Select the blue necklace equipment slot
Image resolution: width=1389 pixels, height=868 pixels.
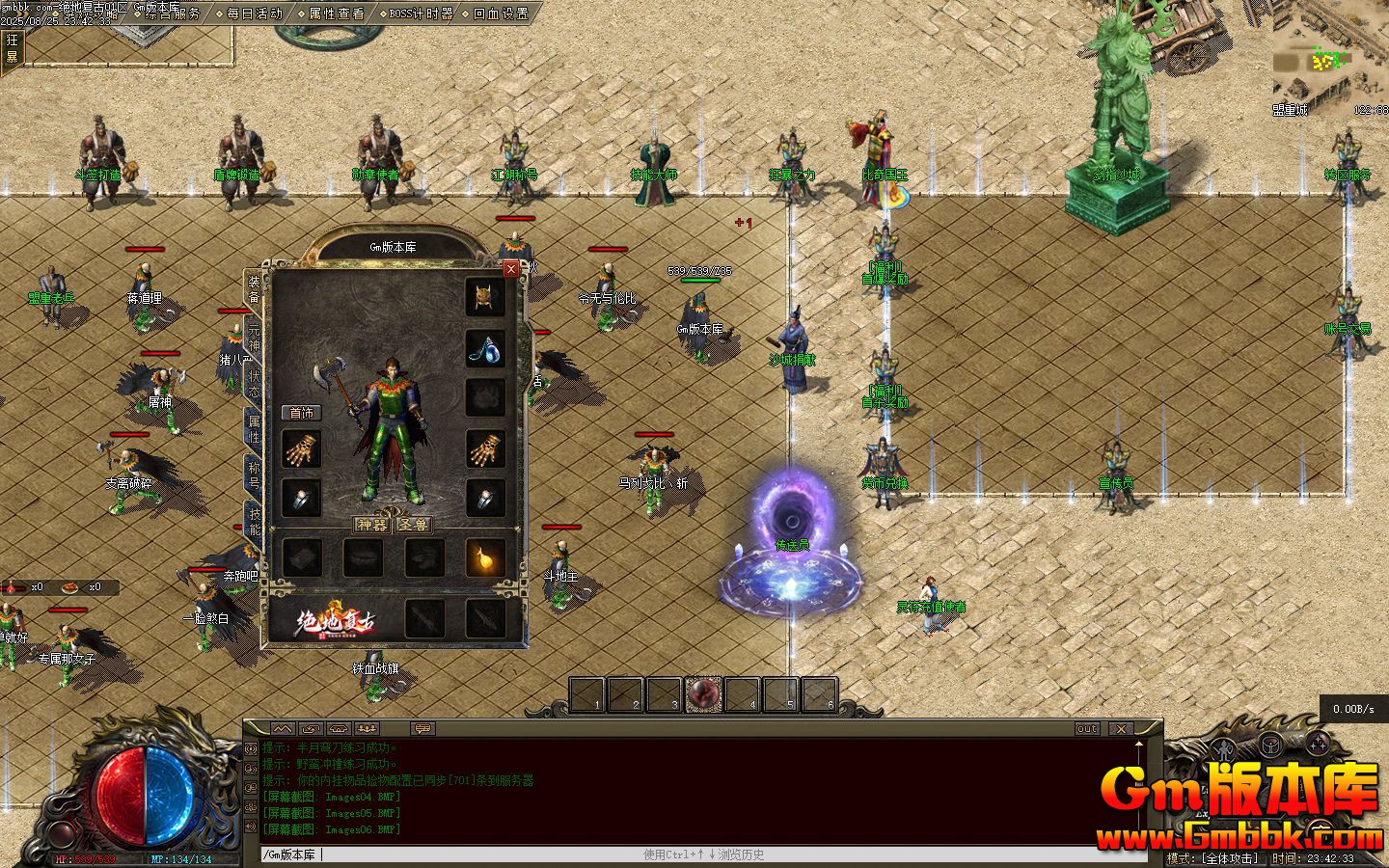tap(485, 348)
